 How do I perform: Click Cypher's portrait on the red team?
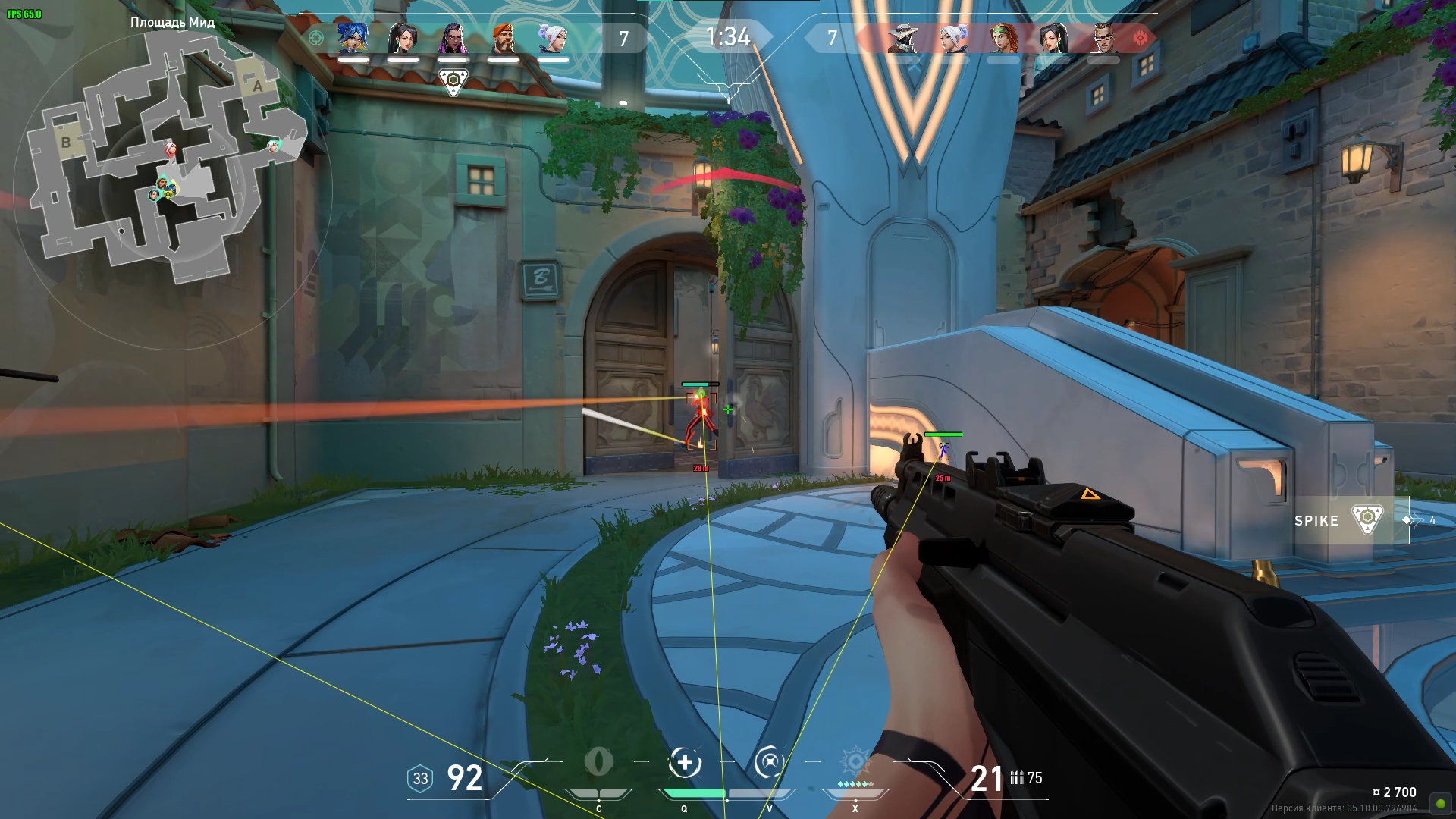click(x=903, y=38)
